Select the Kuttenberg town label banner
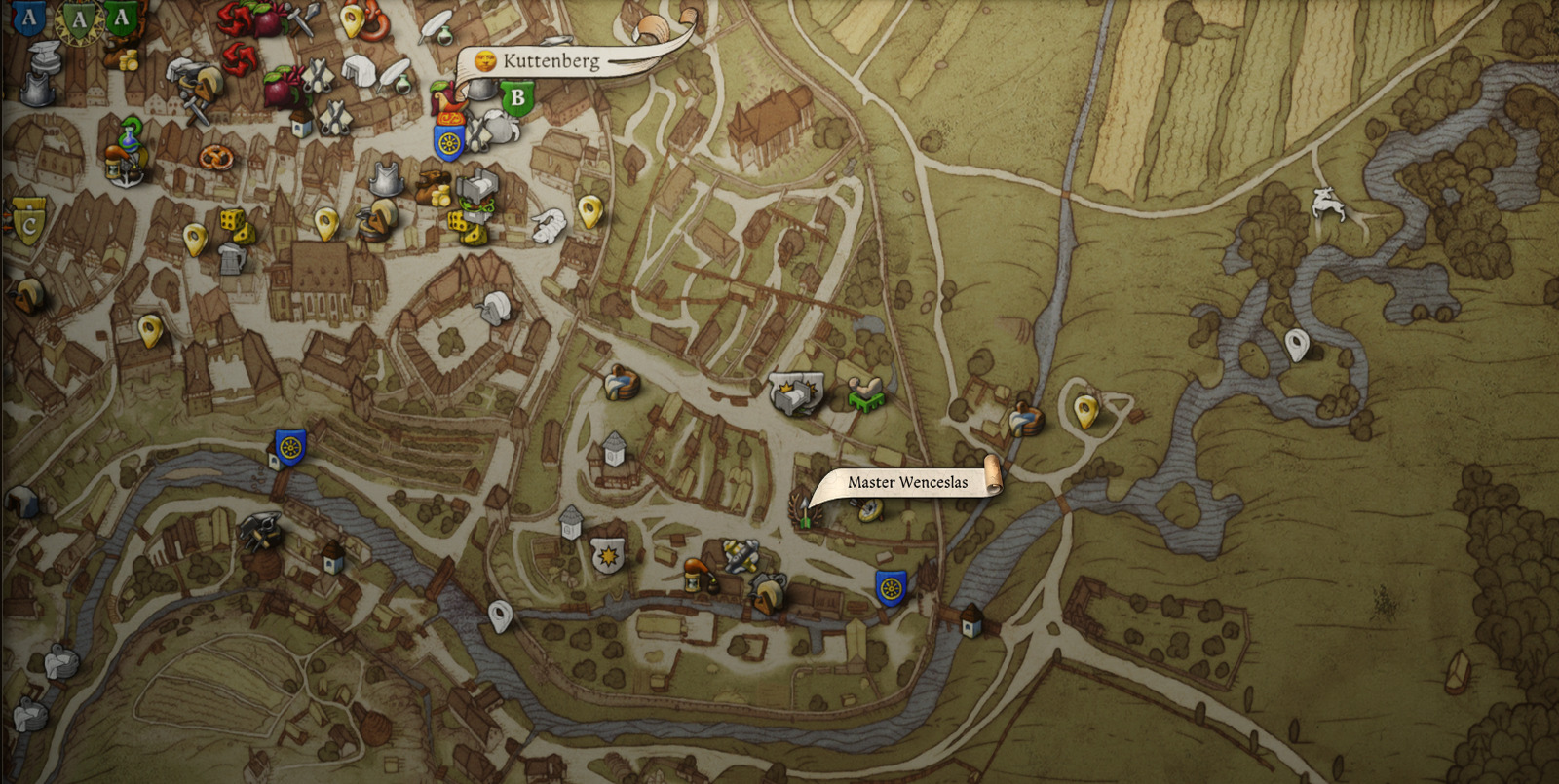This screenshot has width=1559, height=784. (550, 61)
